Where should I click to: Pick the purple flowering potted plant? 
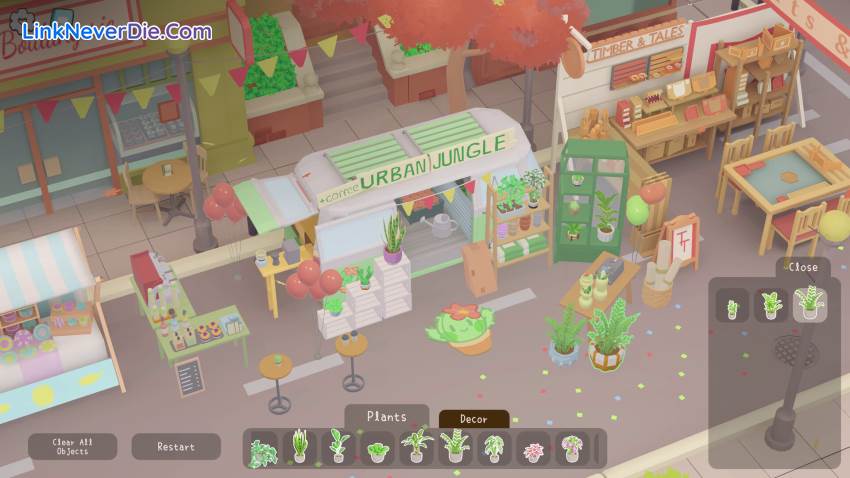pyautogui.click(x=572, y=447)
